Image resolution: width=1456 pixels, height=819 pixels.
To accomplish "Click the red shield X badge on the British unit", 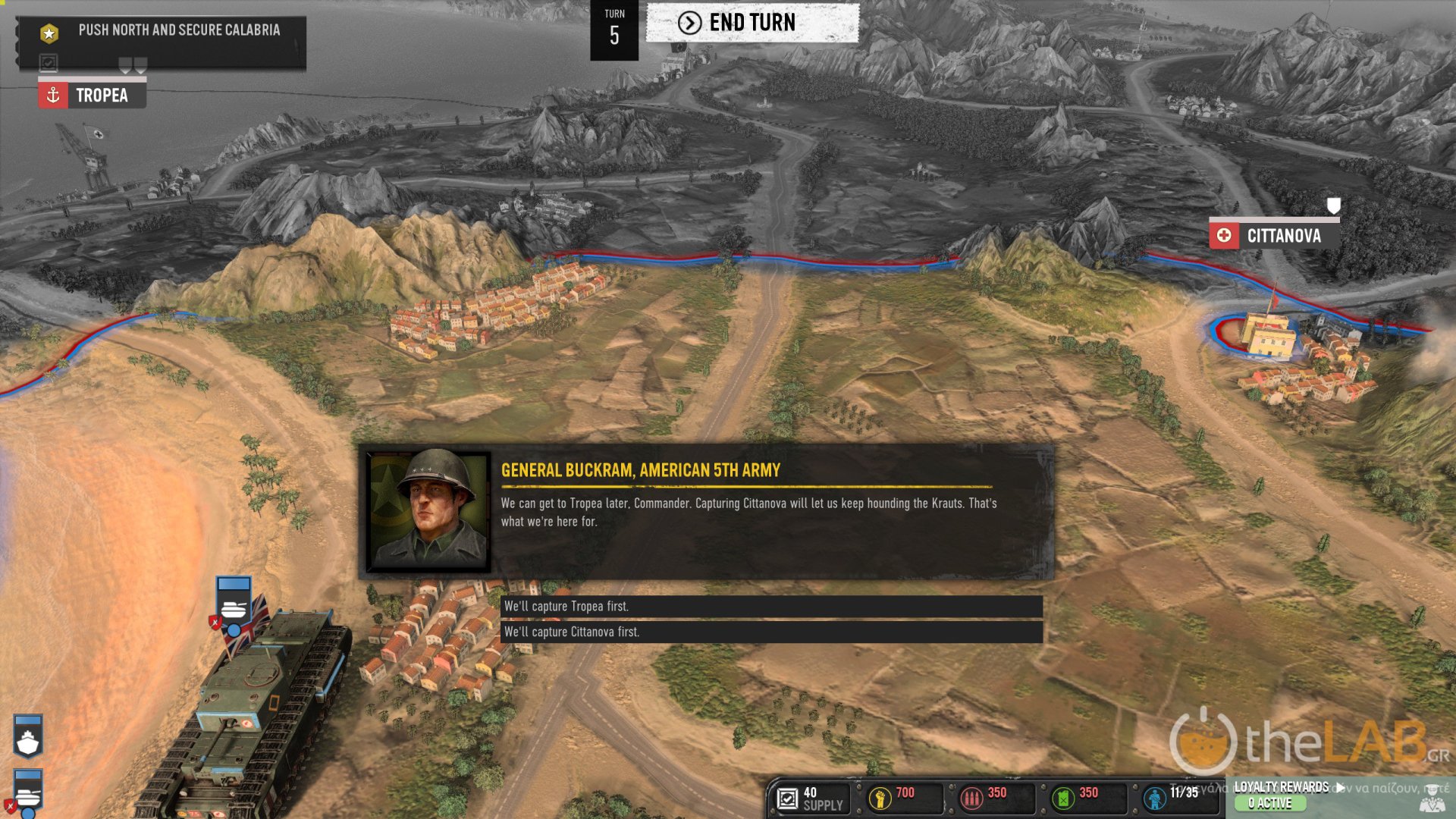I will coord(215,623).
